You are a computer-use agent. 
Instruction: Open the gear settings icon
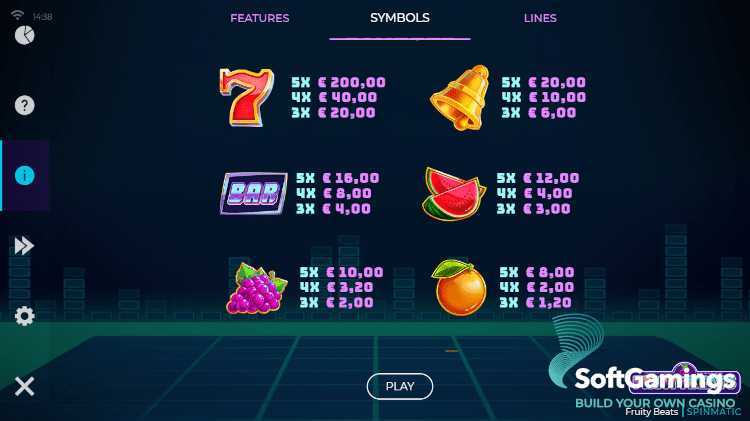25,316
